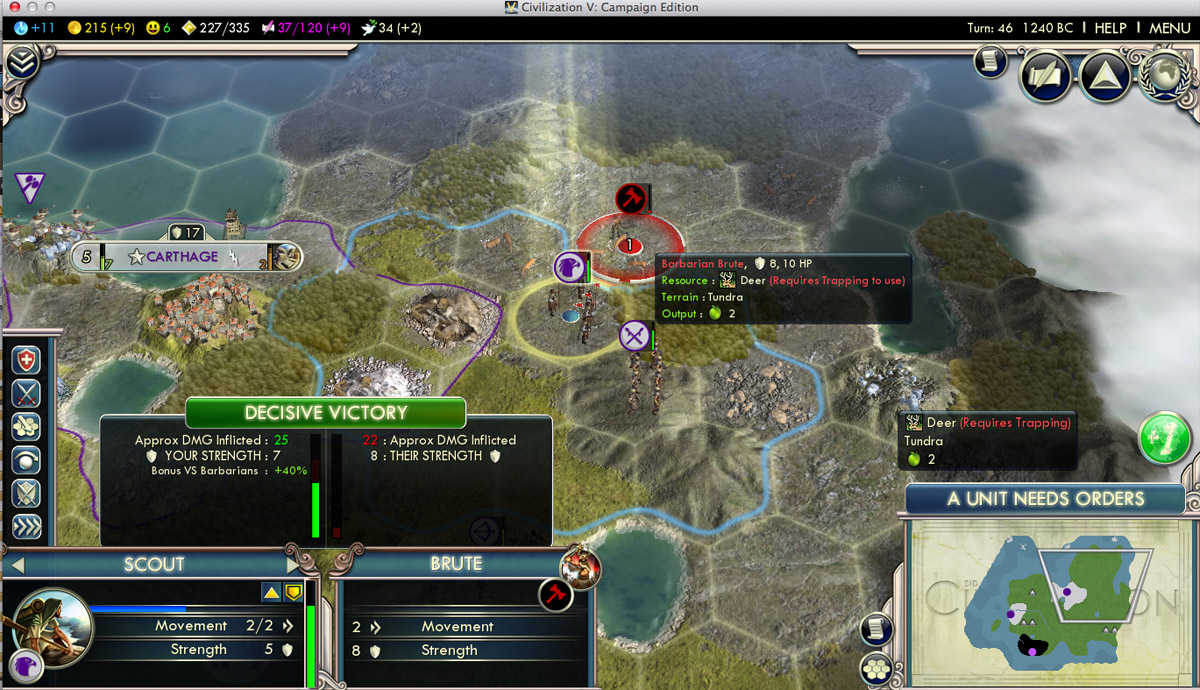Screen dimensions: 1200x690
Task: Click the green promotion notification icon
Action: [x=1164, y=438]
